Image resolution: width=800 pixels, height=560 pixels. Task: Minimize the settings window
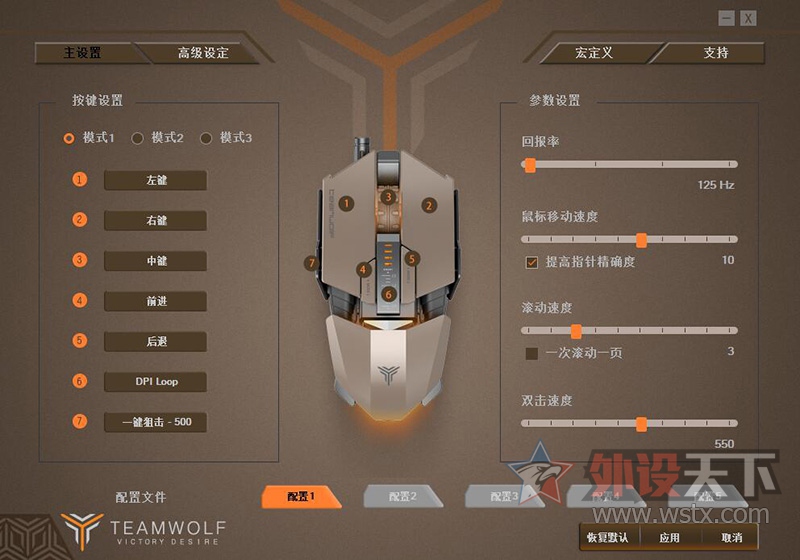coord(727,18)
